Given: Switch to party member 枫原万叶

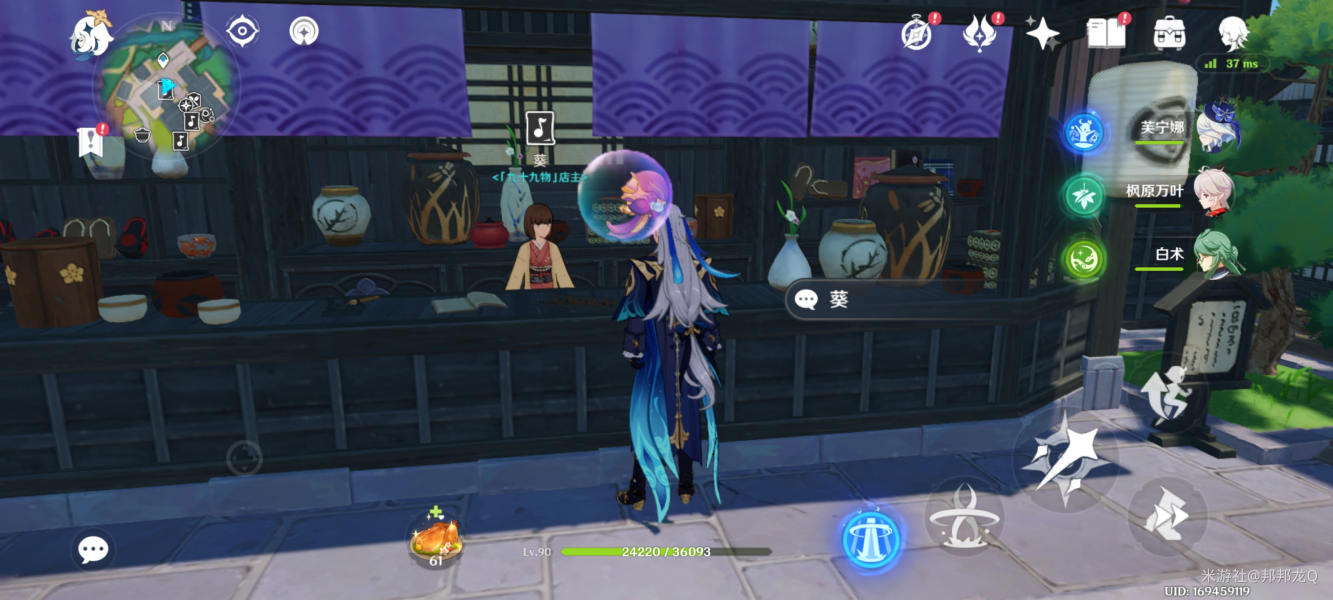Looking at the screenshot, I should click(1155, 191).
